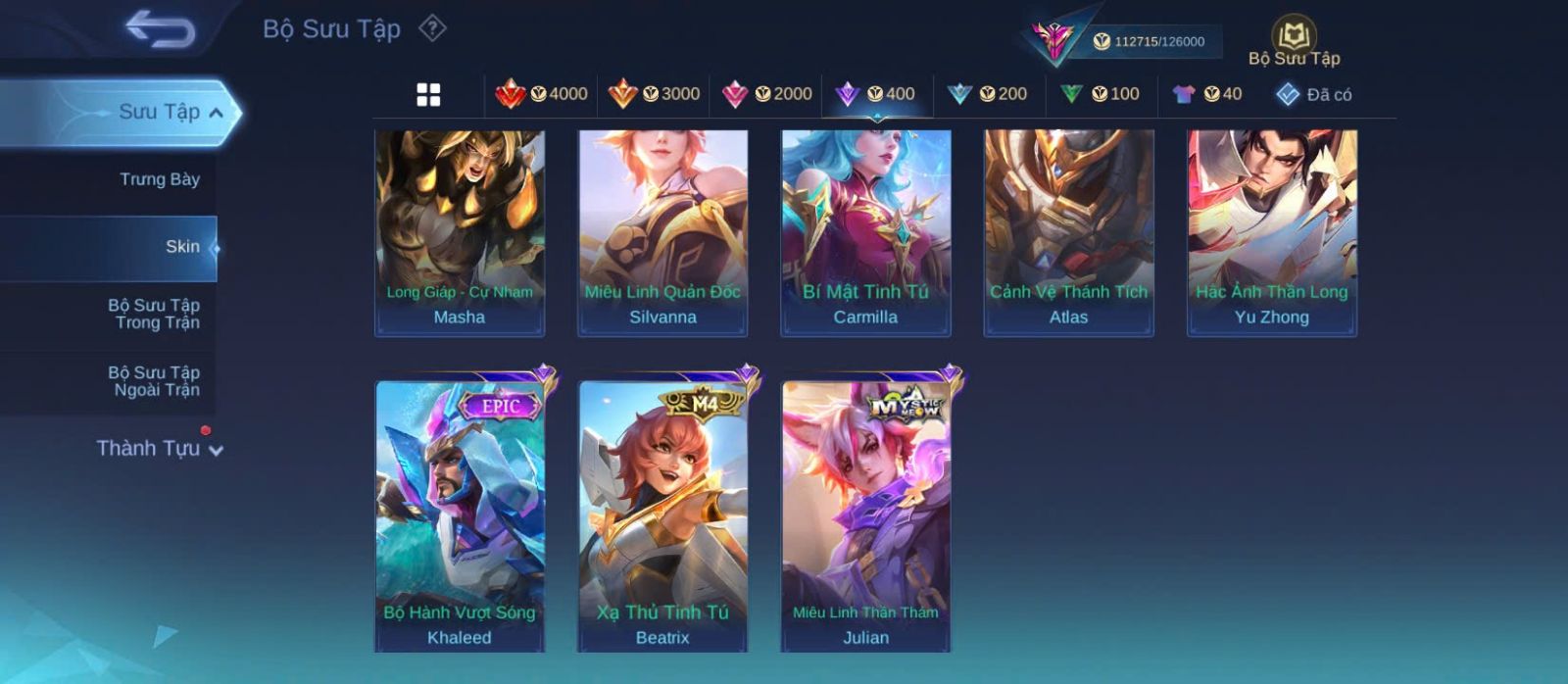Go back with the arrow button
This screenshot has height=684, width=1568.
160,29
